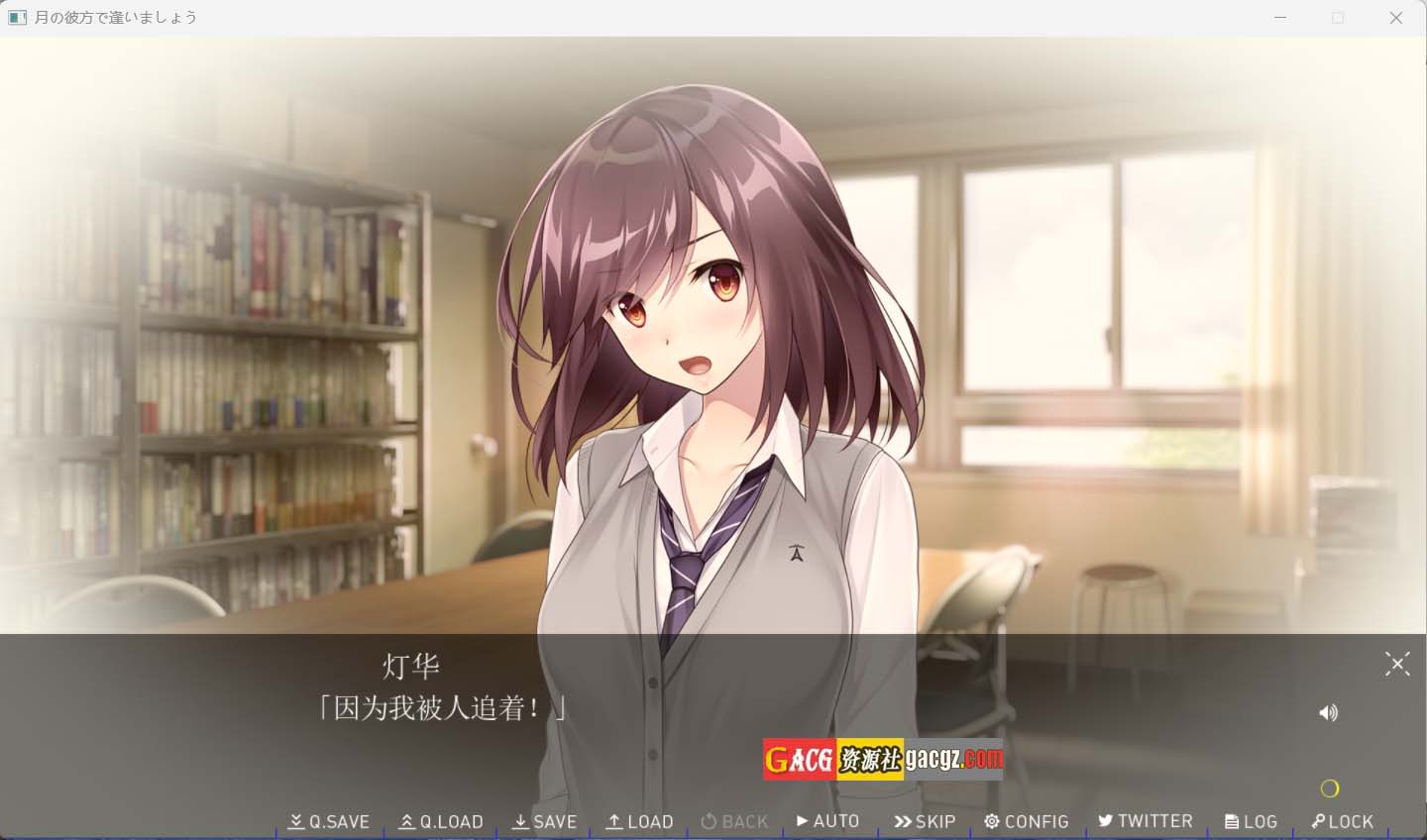This screenshot has width=1427, height=840.
Task: Open the LOAD menu
Action: (640, 821)
